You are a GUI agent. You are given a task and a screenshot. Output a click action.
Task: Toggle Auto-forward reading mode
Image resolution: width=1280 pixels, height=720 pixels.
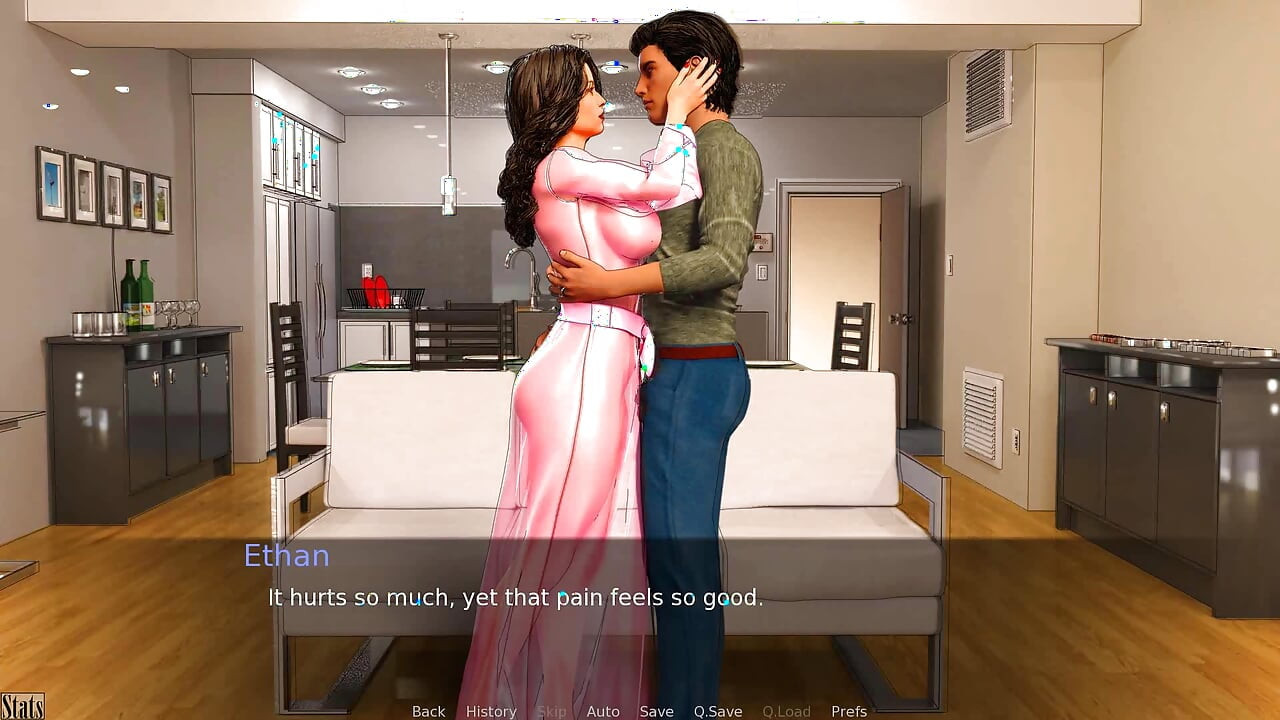[603, 711]
